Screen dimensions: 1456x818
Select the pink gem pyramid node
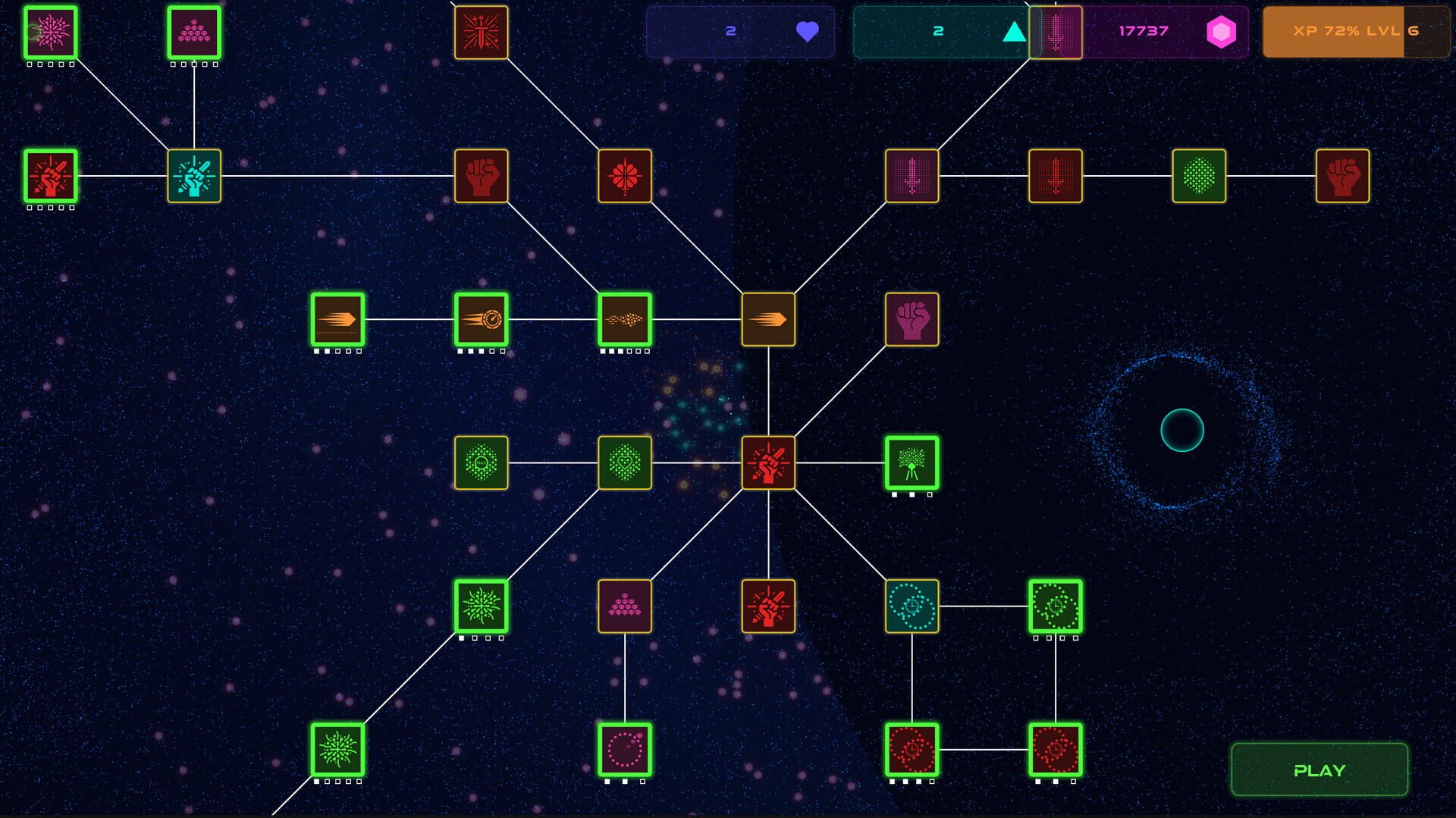click(193, 33)
